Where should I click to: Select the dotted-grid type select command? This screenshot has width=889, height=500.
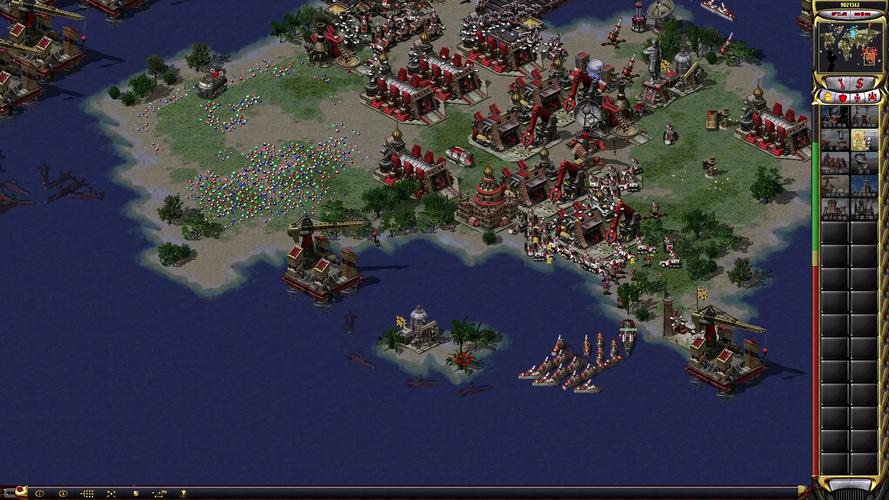click(x=87, y=493)
